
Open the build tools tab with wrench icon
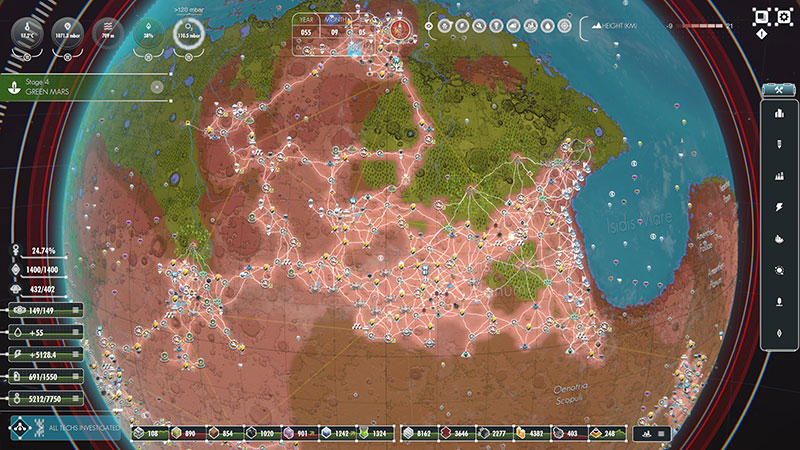(777, 89)
